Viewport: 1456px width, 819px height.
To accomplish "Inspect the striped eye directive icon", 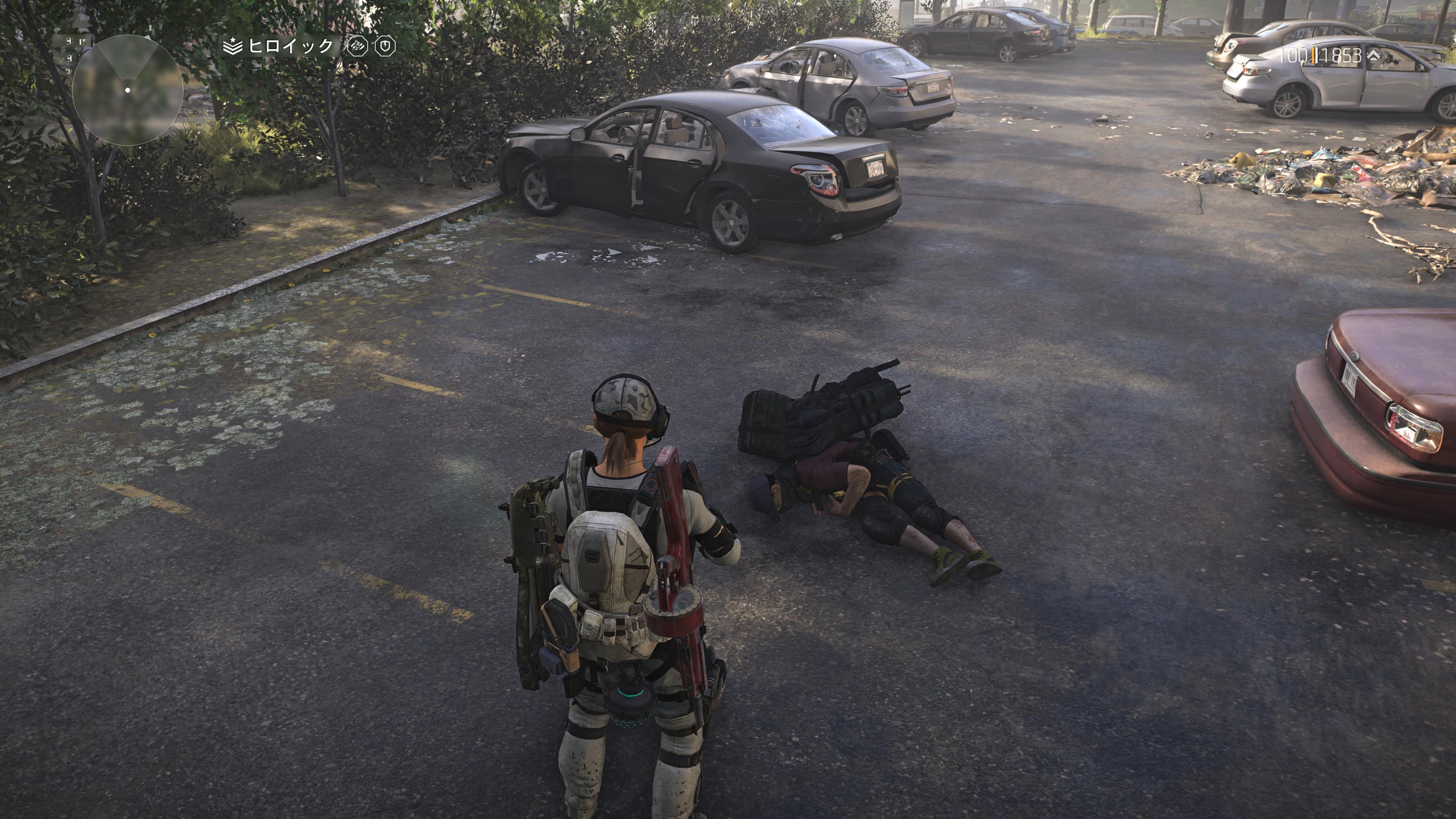I will click(357, 46).
